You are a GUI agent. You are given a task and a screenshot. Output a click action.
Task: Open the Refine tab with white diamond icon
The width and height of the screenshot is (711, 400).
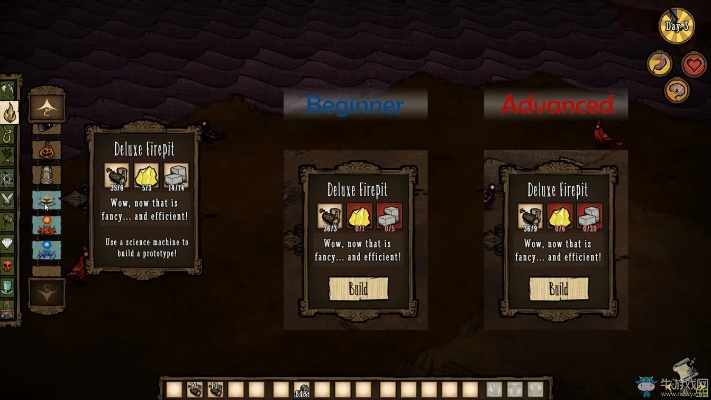[8, 244]
